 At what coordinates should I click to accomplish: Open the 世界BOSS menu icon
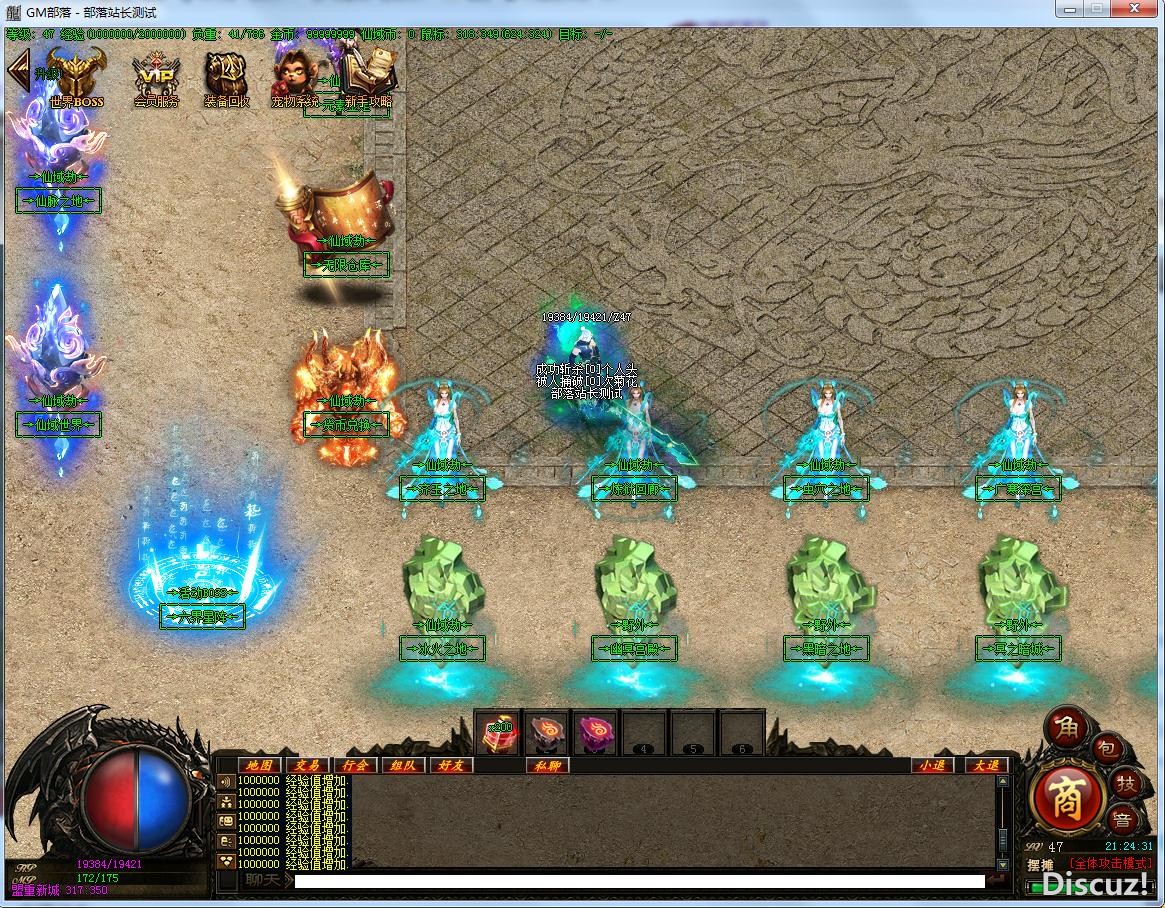pos(77,78)
